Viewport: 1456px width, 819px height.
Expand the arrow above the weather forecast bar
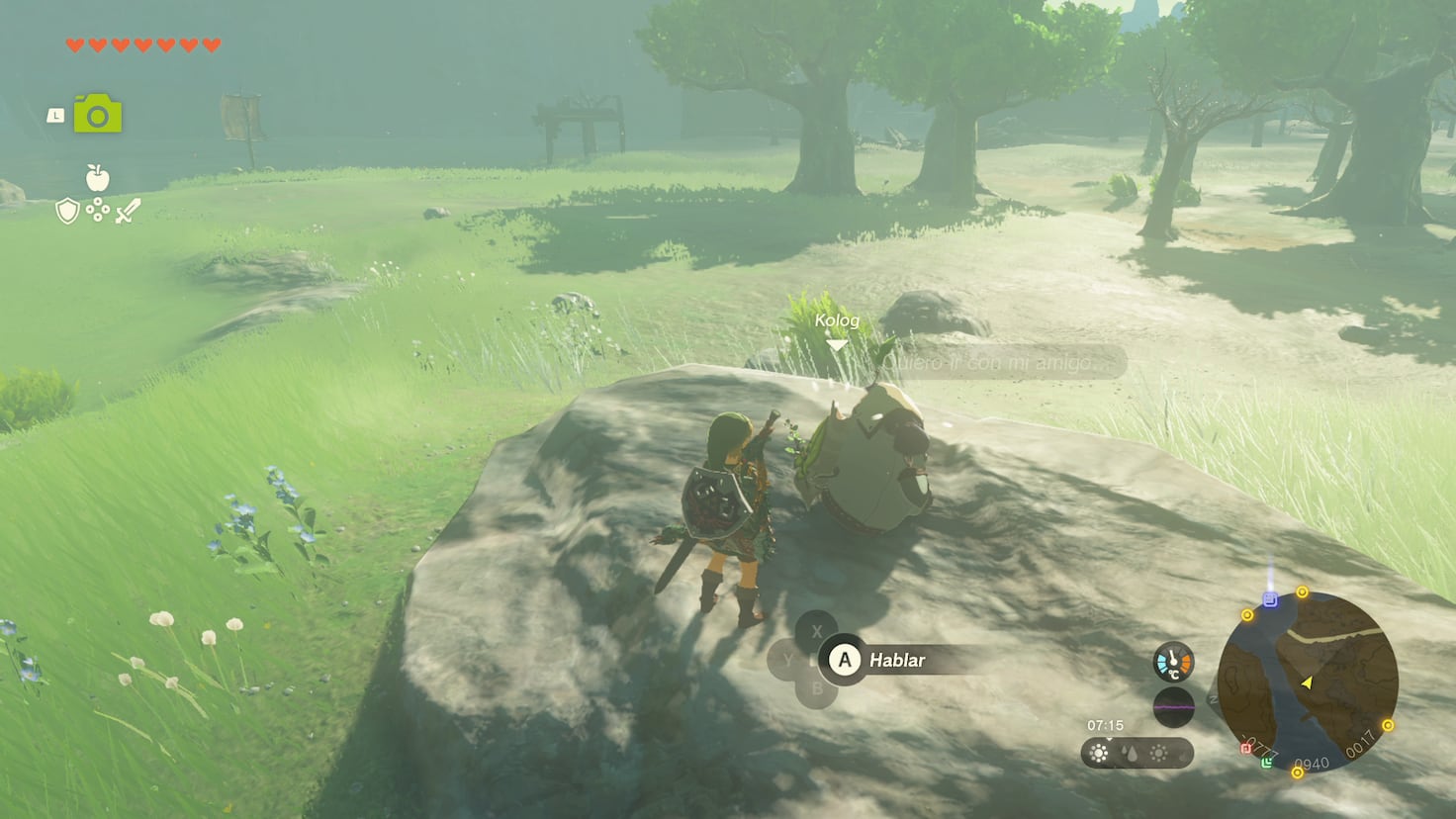pyautogui.click(x=1108, y=738)
